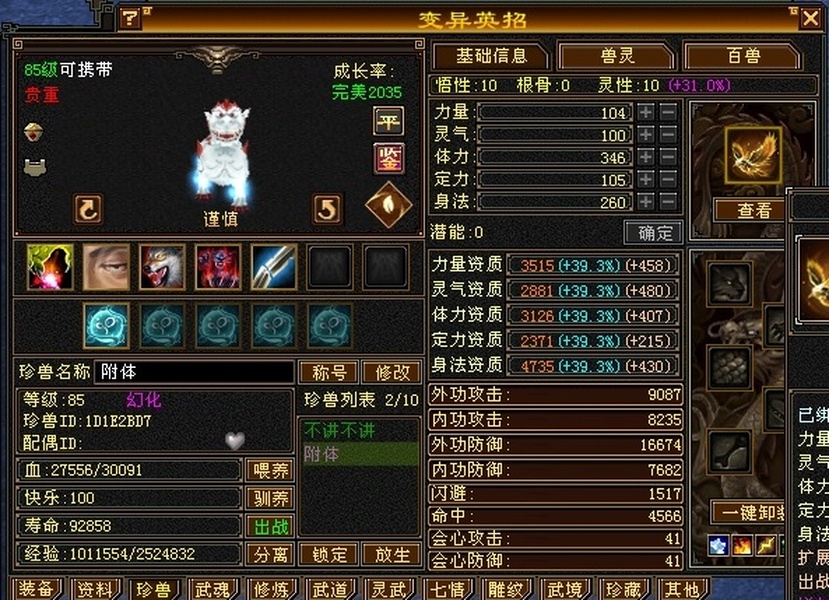This screenshot has width=829, height=600.
Task: Click the 驯养 tame button
Action: [x=270, y=498]
